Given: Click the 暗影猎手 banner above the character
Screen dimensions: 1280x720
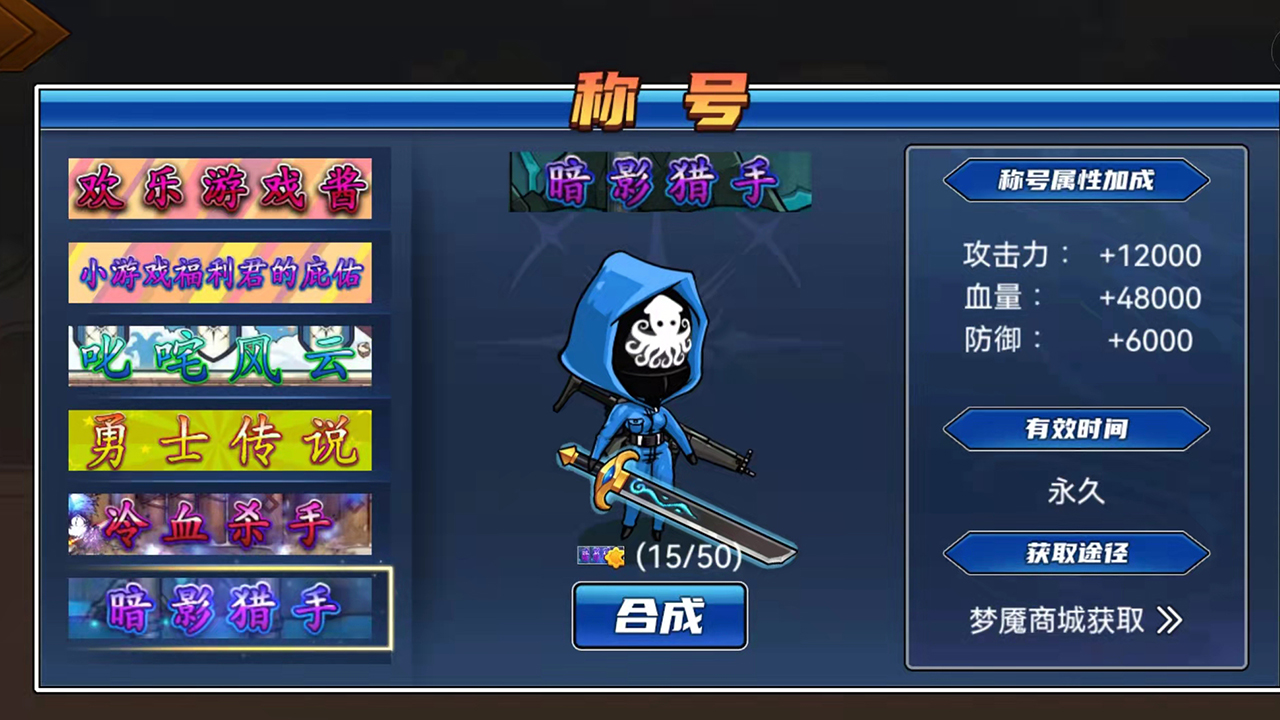Looking at the screenshot, I should tap(659, 181).
